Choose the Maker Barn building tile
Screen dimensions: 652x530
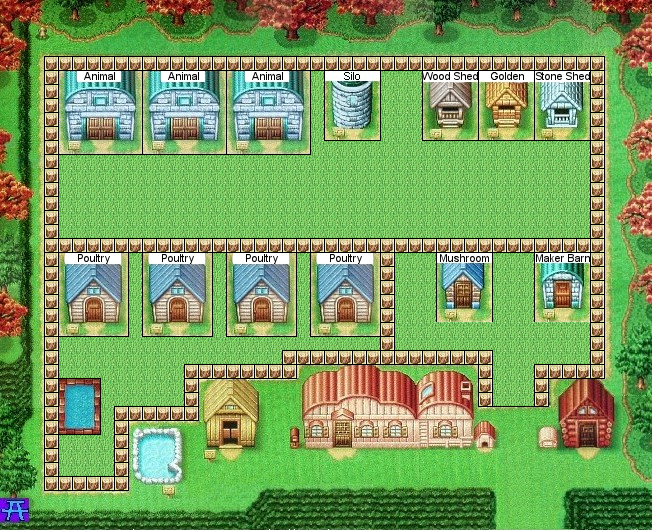pyautogui.click(x=562, y=288)
